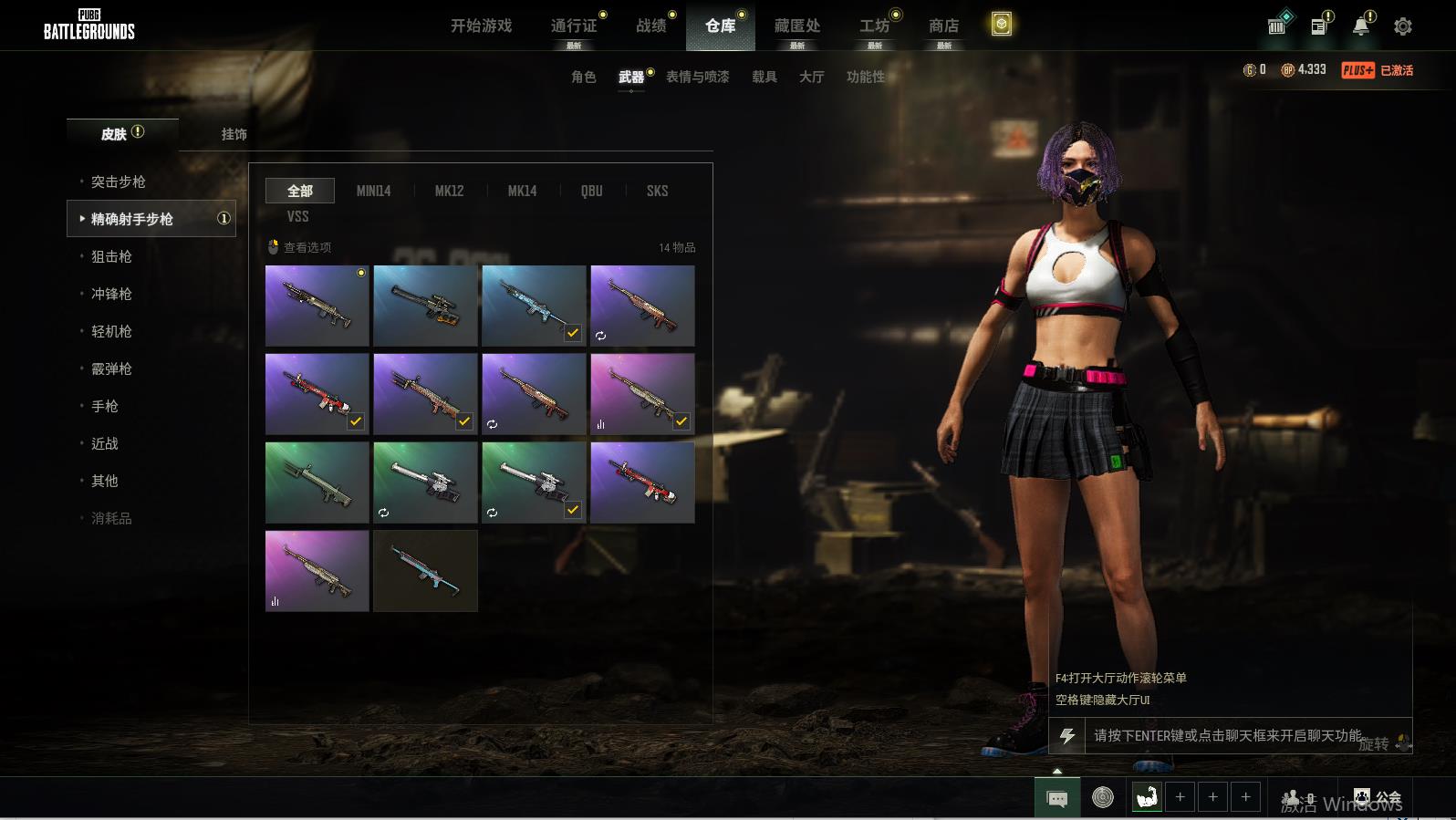Select the blue rifle skin on dark tile
1456x820 pixels.
425,570
